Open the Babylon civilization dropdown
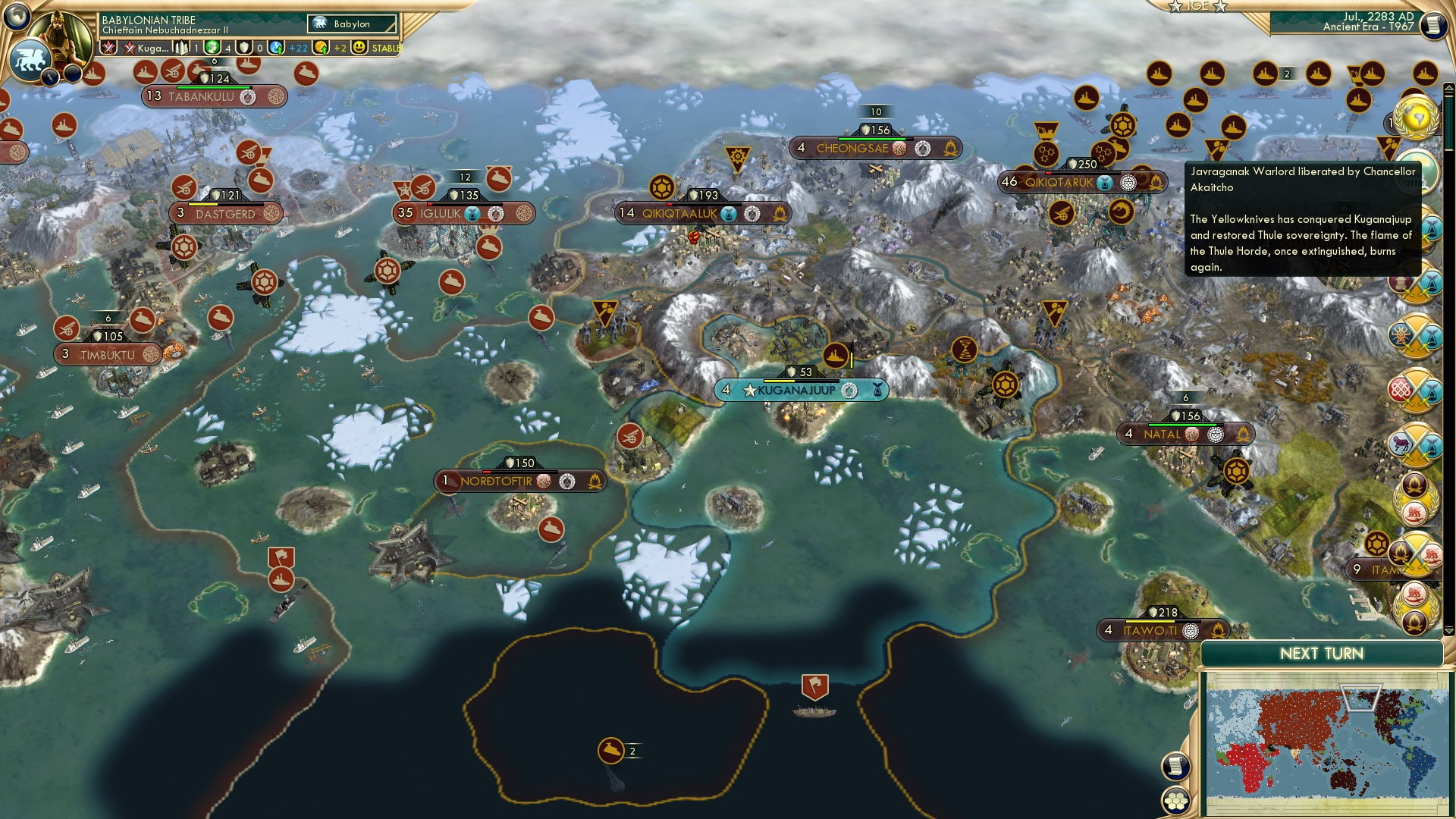 click(344, 24)
